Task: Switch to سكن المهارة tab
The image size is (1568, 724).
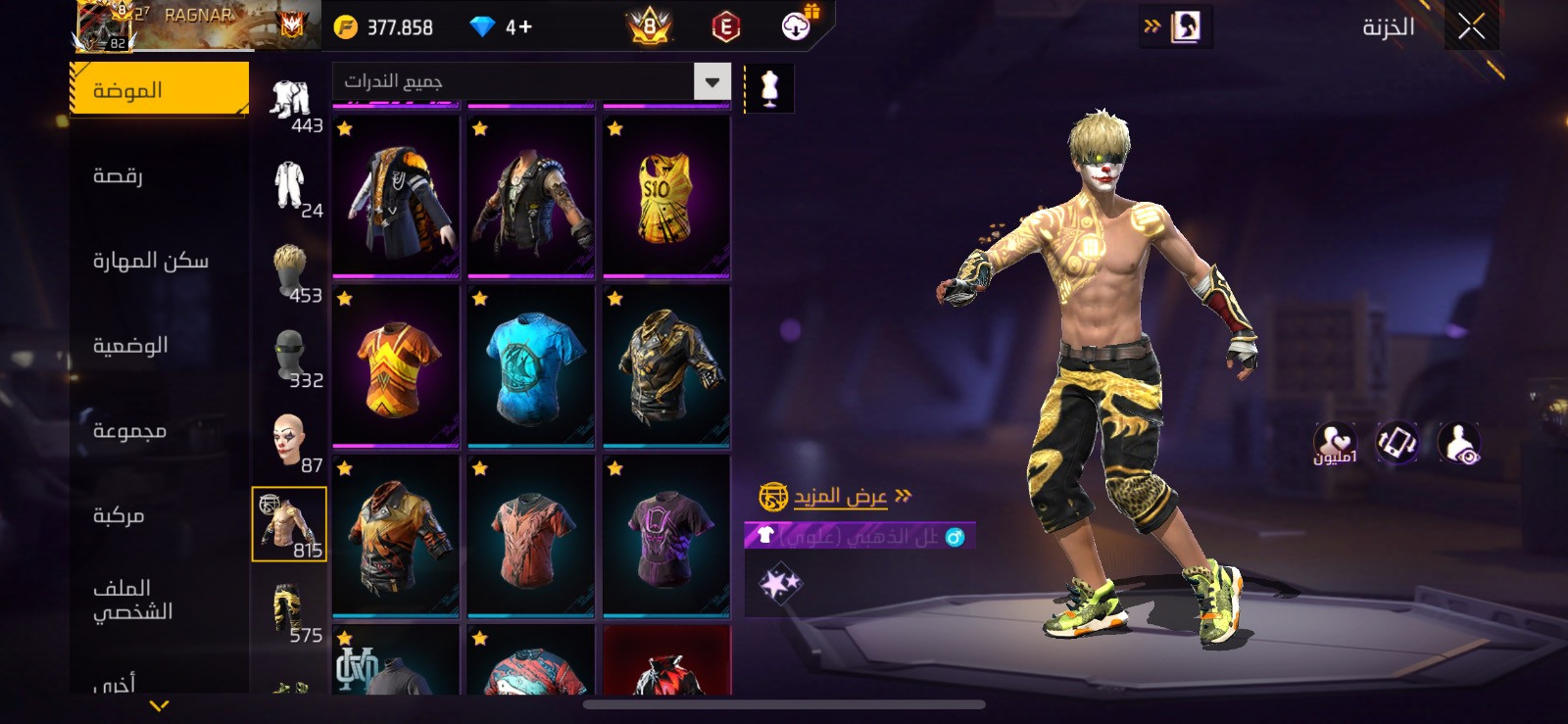Action: (151, 261)
